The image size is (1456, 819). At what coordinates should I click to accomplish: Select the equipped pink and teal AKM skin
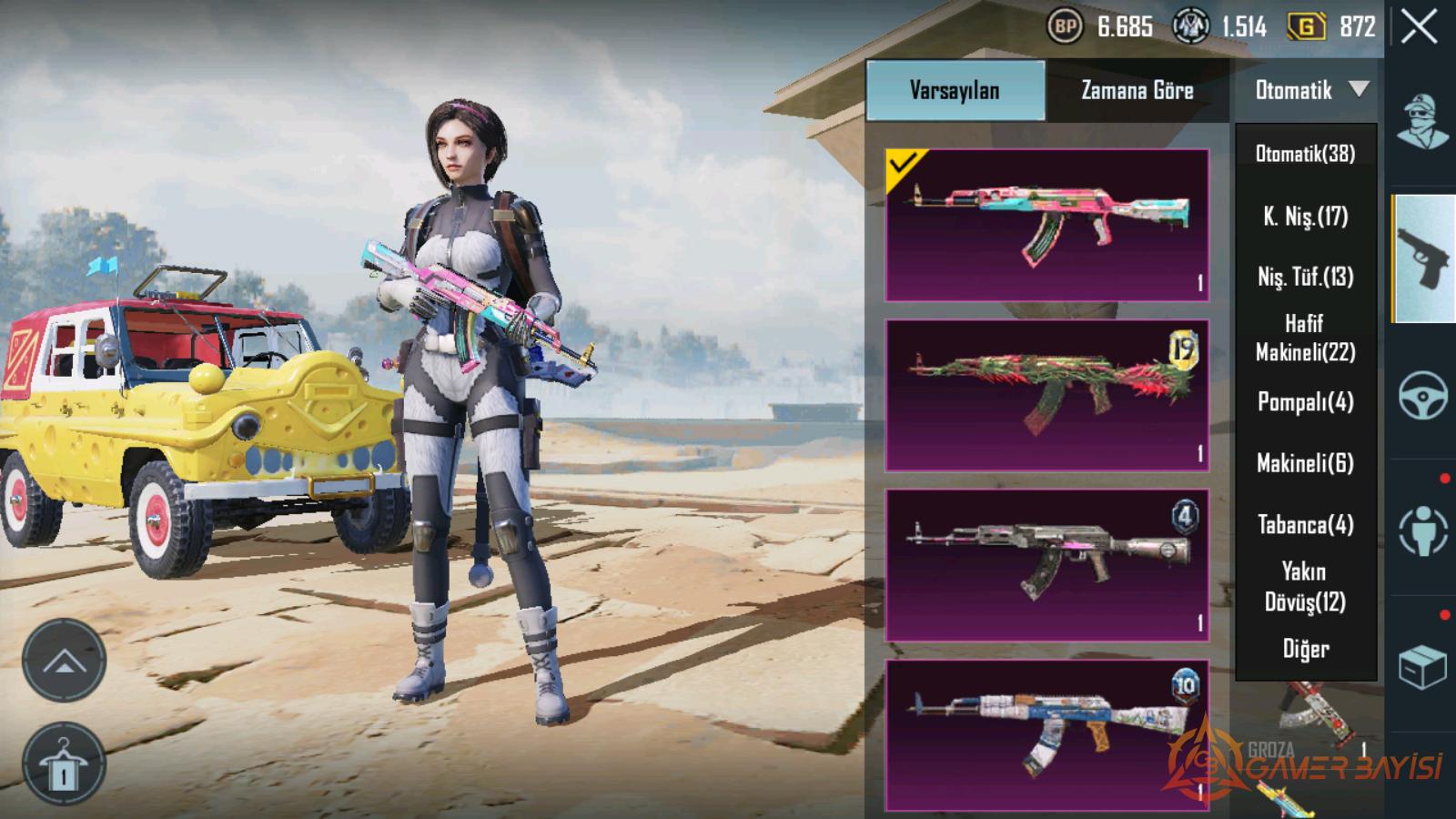pos(1047,225)
